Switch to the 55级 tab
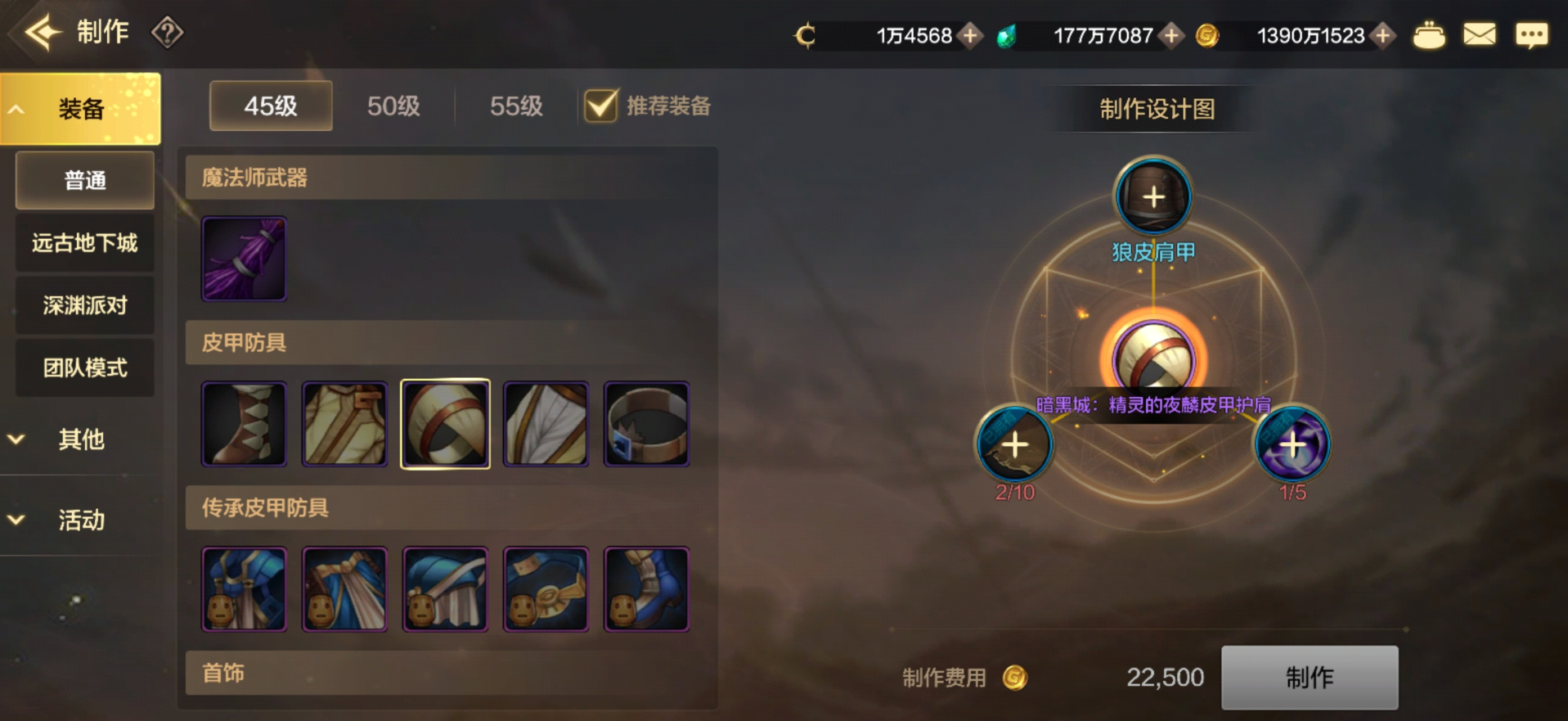 coord(516,106)
